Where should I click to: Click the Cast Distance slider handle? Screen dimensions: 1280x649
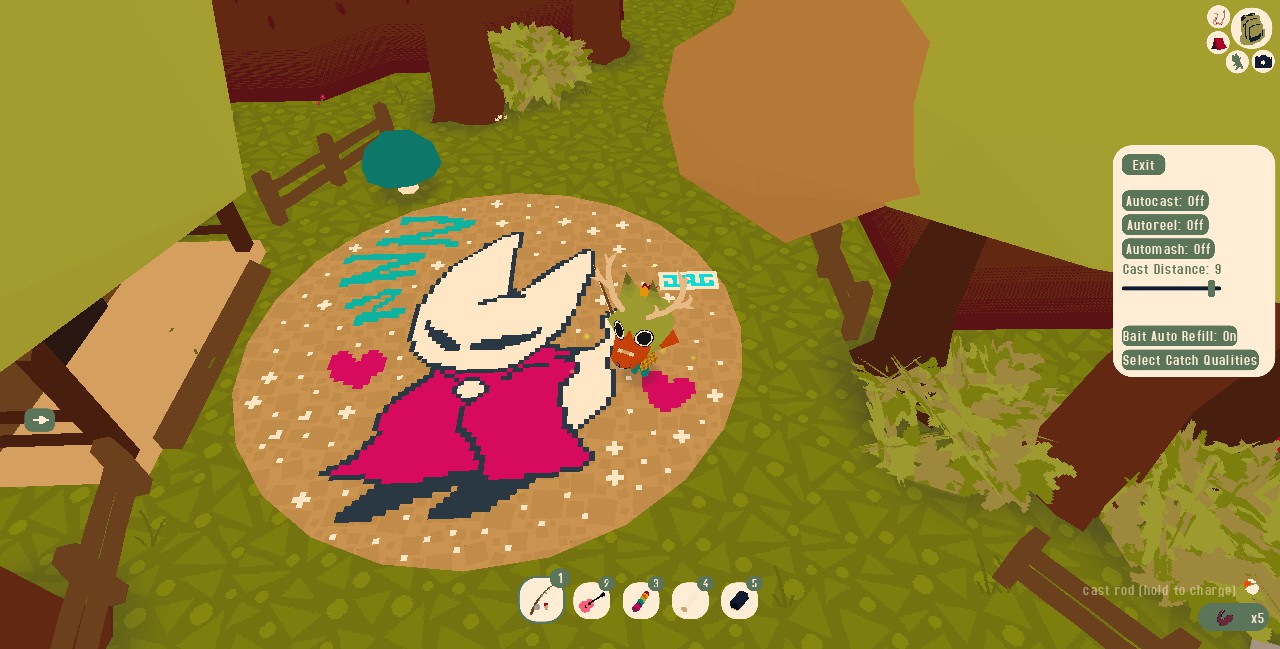[1212, 289]
